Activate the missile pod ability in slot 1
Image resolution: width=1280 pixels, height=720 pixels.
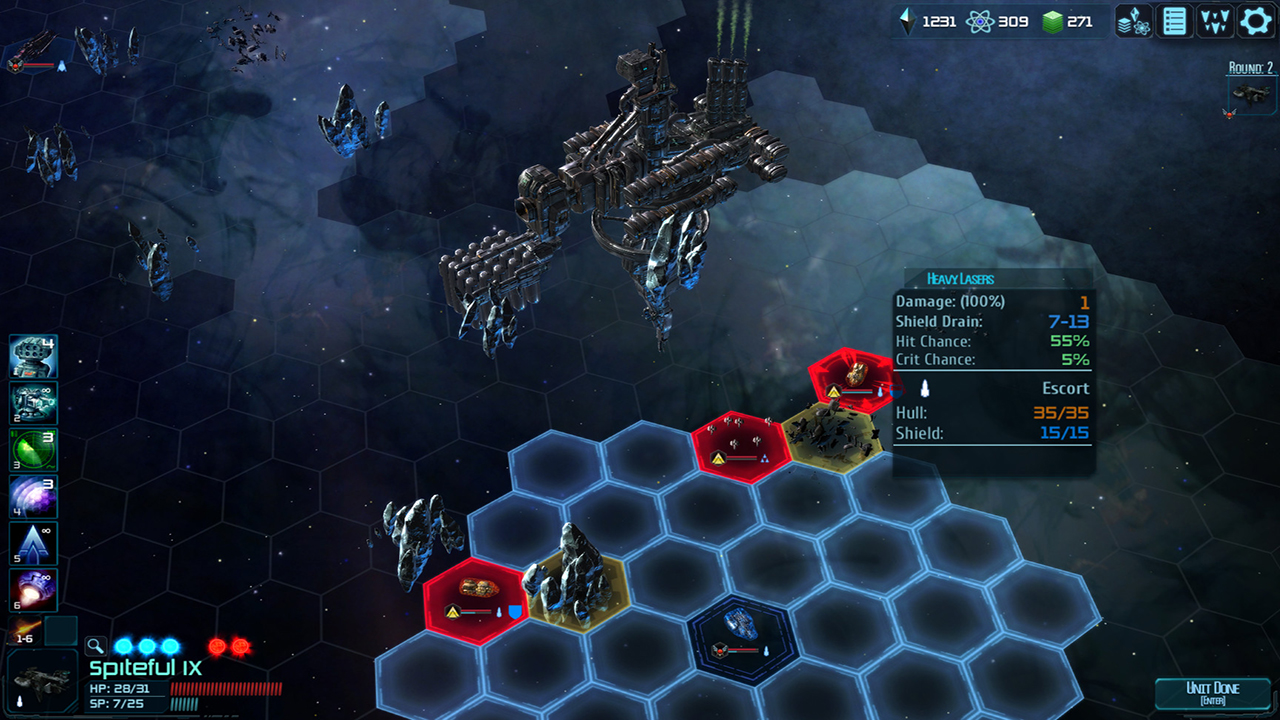coord(33,356)
